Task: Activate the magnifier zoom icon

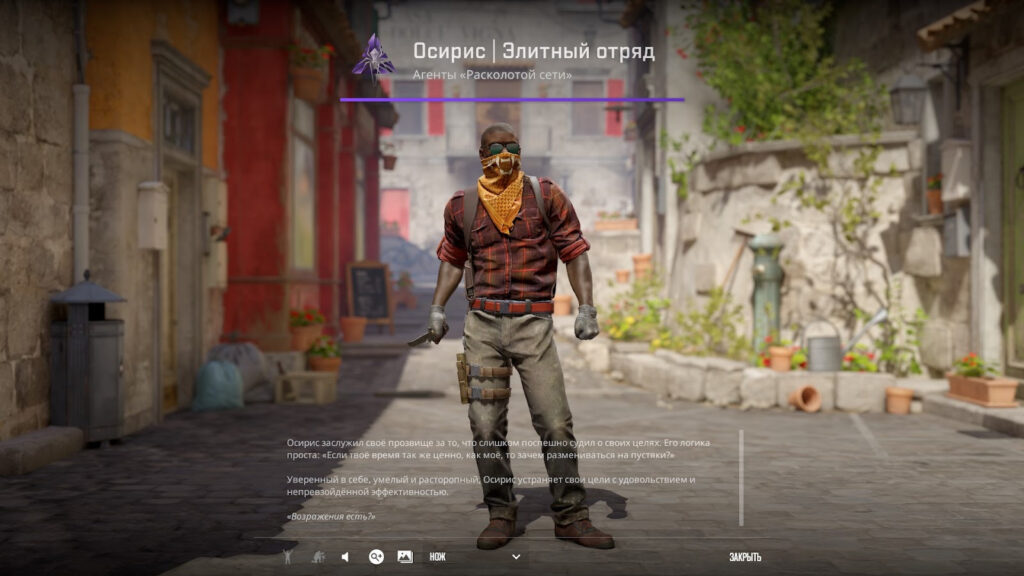Action: coord(376,557)
